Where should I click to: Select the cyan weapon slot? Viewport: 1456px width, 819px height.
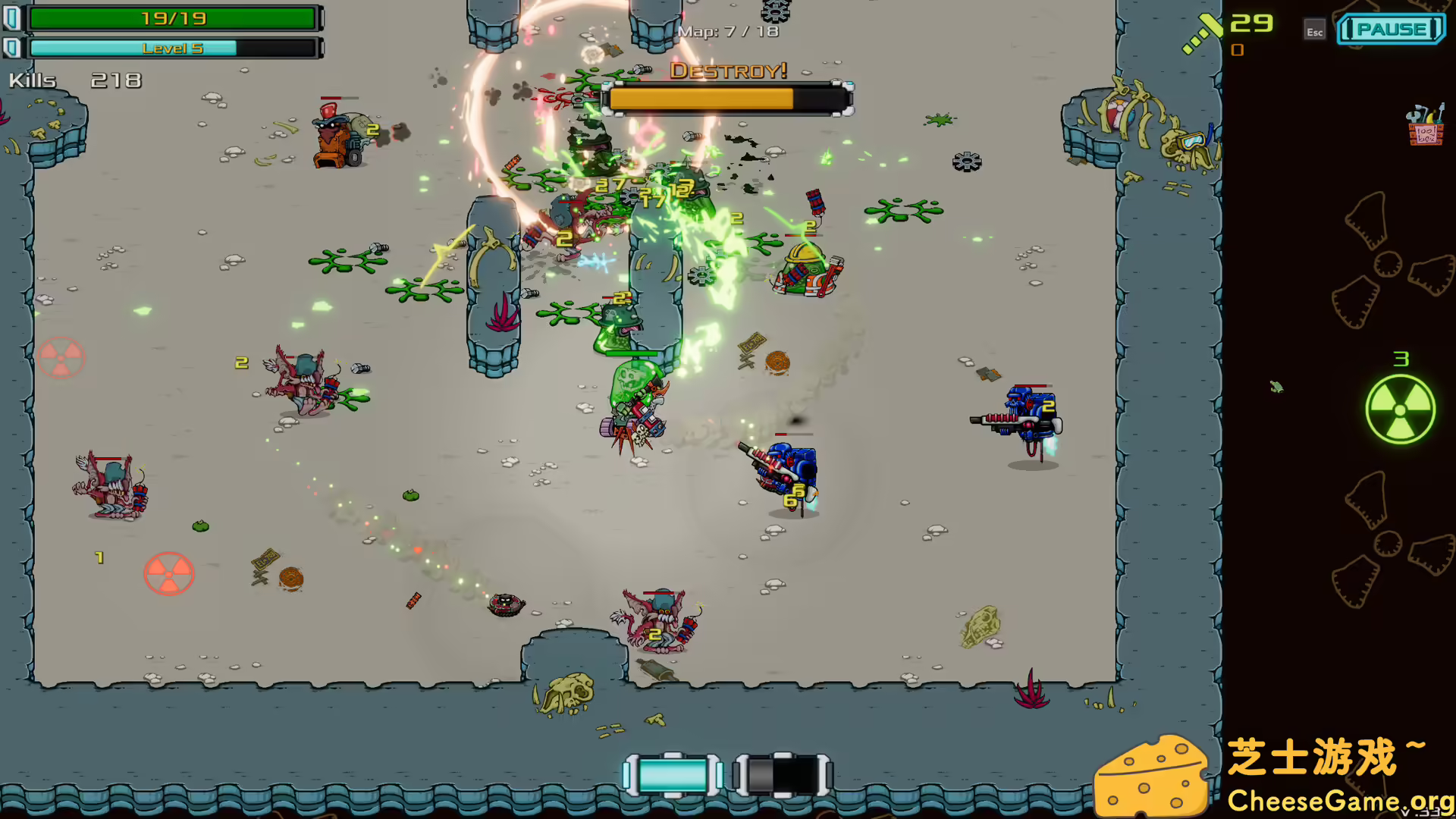672,775
